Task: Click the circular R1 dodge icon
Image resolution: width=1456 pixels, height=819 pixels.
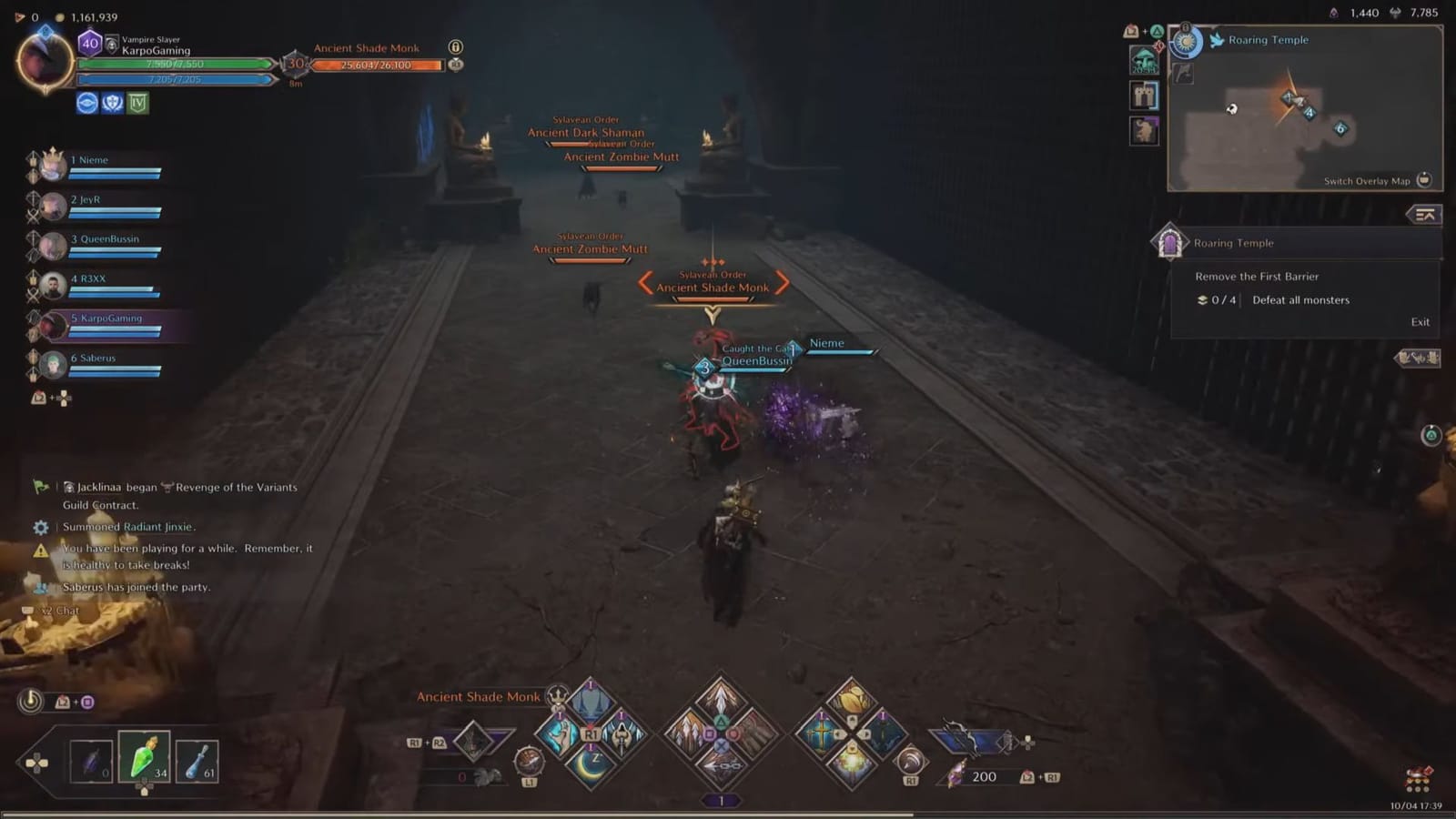Action: (x=910, y=763)
